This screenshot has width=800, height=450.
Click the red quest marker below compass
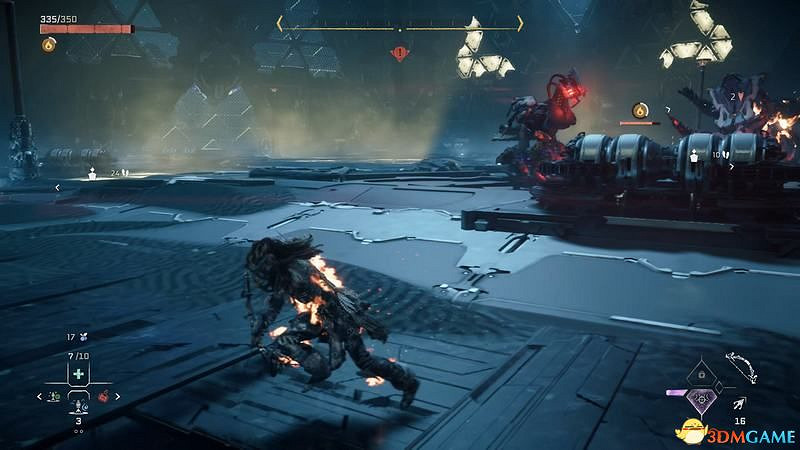click(400, 50)
